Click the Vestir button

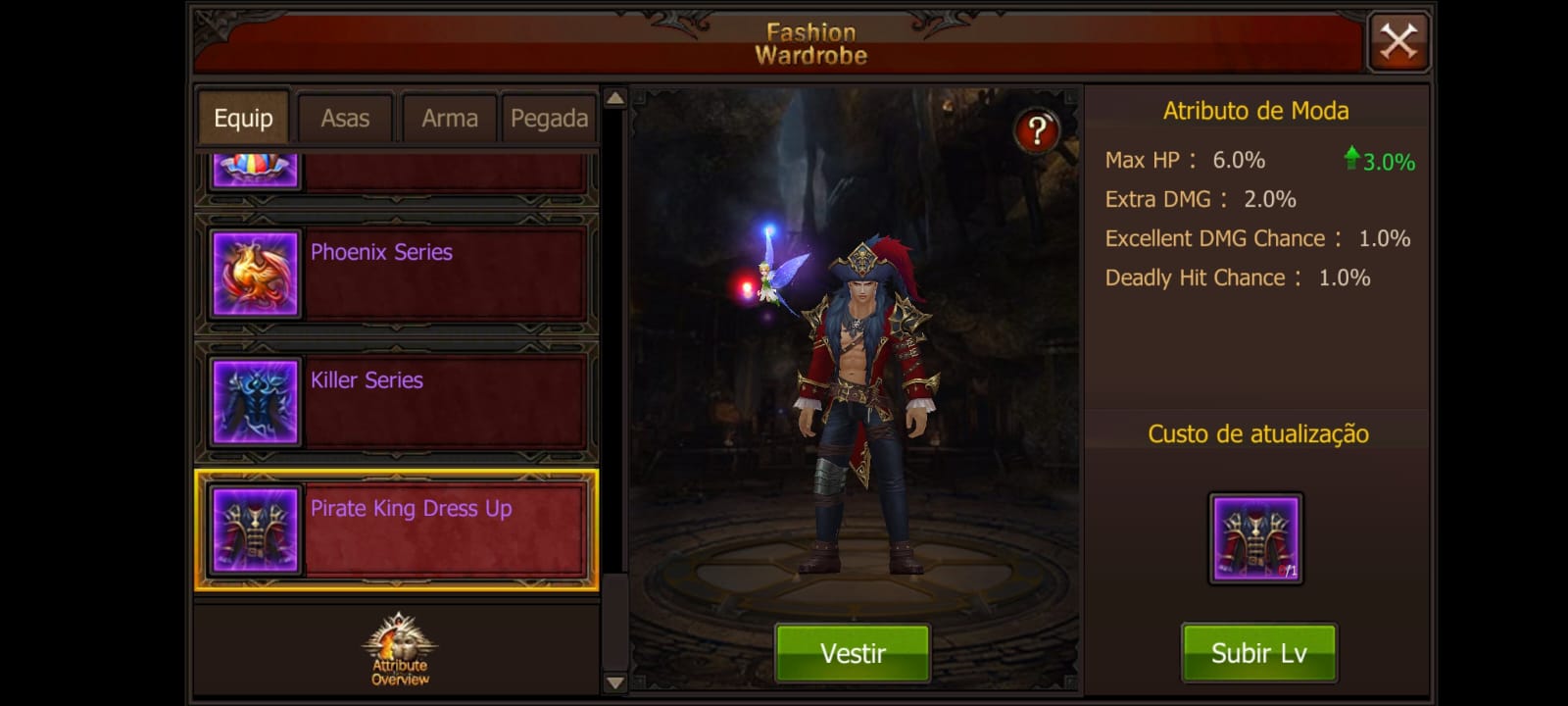tap(853, 653)
